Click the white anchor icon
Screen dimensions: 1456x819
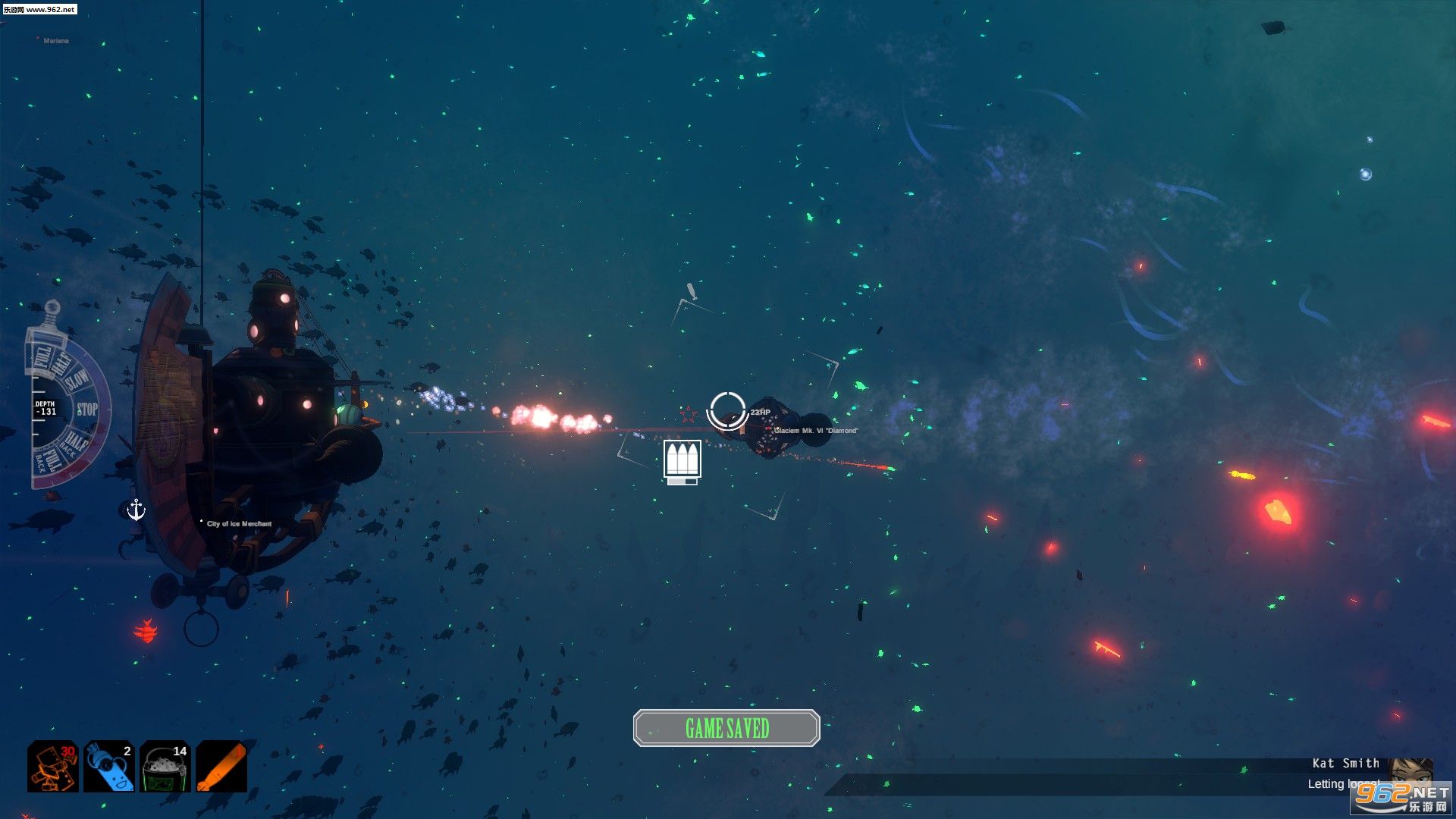[x=136, y=510]
